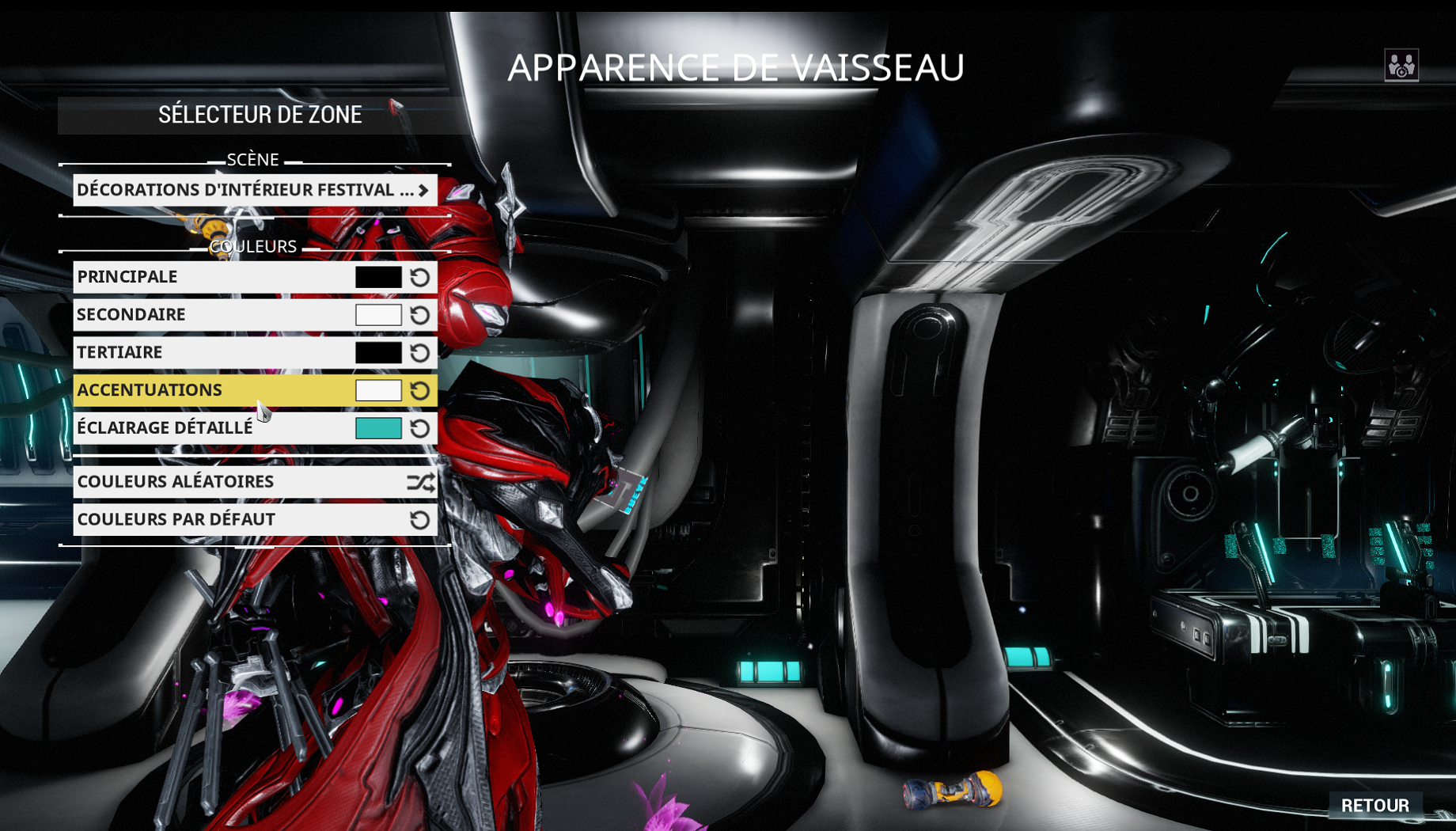The width and height of the screenshot is (1456, 831).
Task: Click the Scène section label
Action: click(x=252, y=159)
